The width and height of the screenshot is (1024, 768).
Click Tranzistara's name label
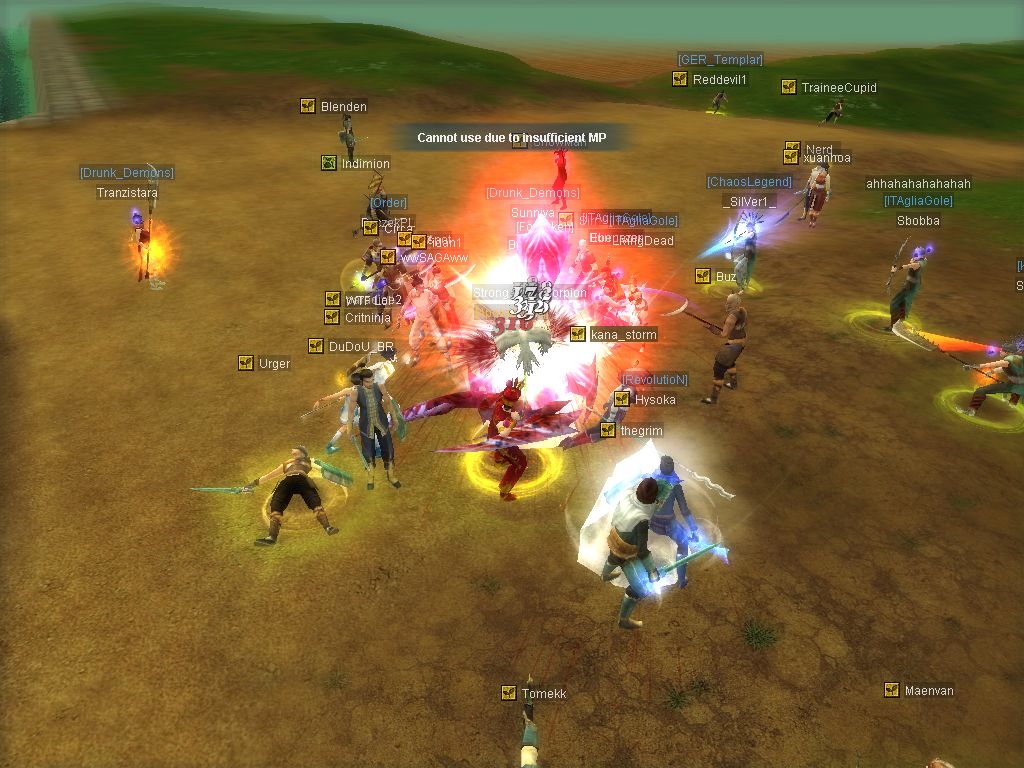127,193
